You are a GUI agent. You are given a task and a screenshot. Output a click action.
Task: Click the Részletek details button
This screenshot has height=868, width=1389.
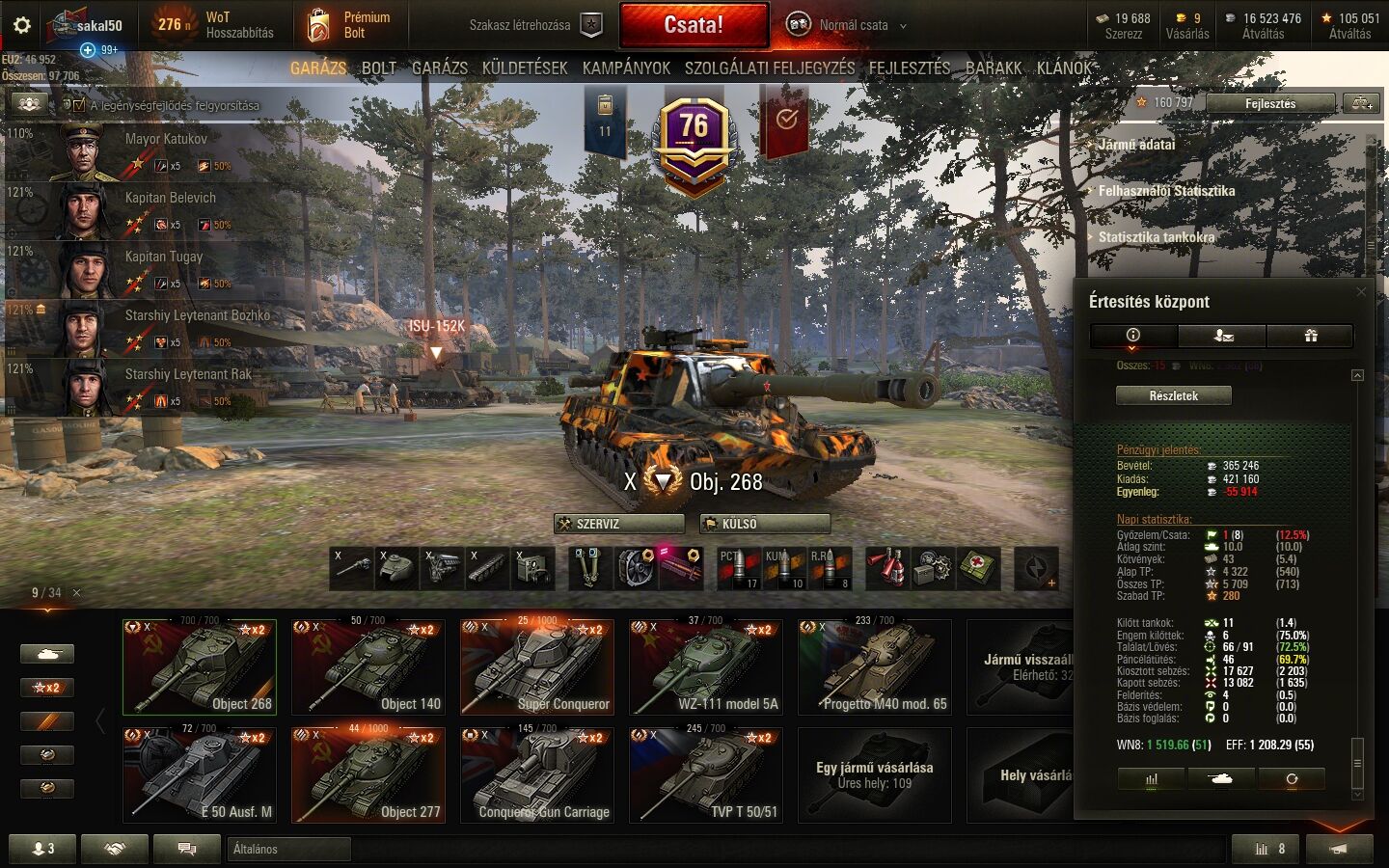1173,395
